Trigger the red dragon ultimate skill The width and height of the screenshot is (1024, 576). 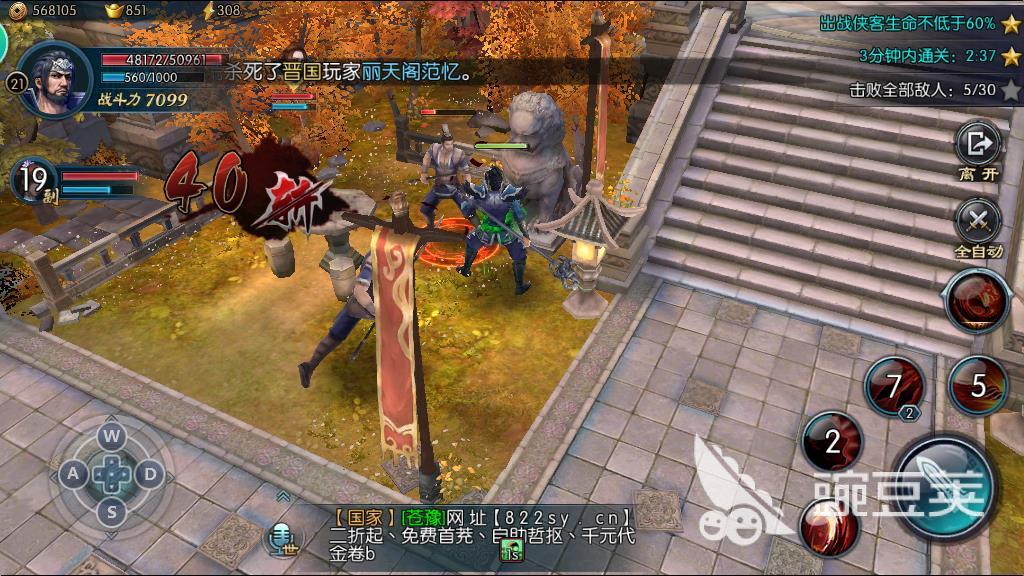click(978, 300)
